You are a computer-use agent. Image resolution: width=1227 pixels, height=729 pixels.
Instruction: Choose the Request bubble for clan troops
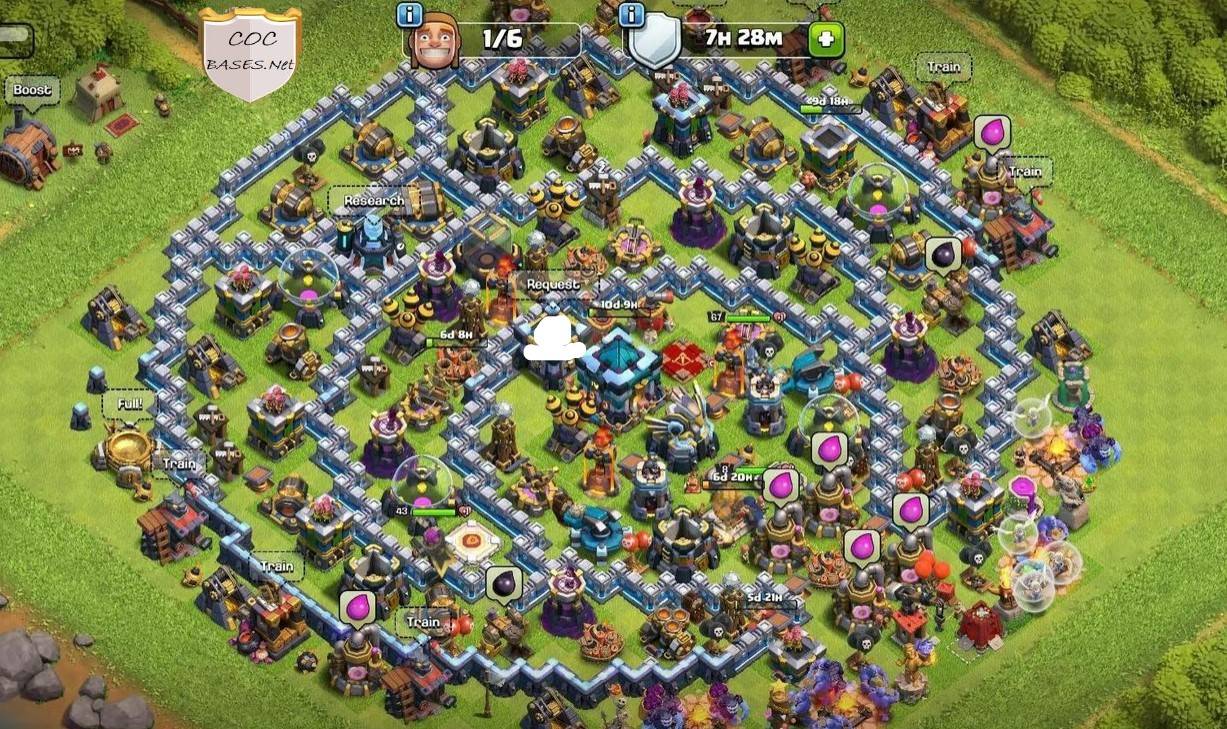[x=553, y=284]
